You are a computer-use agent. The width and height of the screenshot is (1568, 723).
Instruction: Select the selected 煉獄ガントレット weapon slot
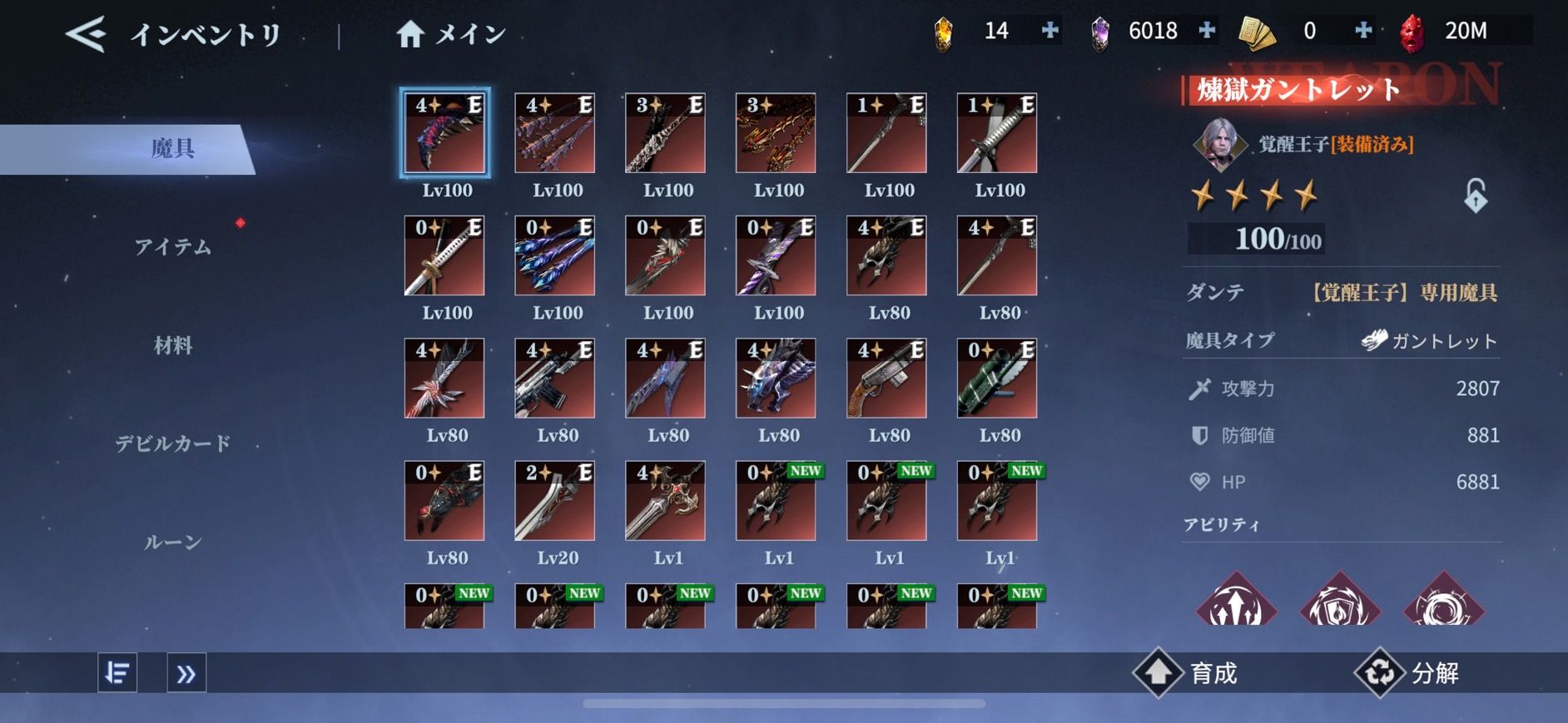point(444,133)
